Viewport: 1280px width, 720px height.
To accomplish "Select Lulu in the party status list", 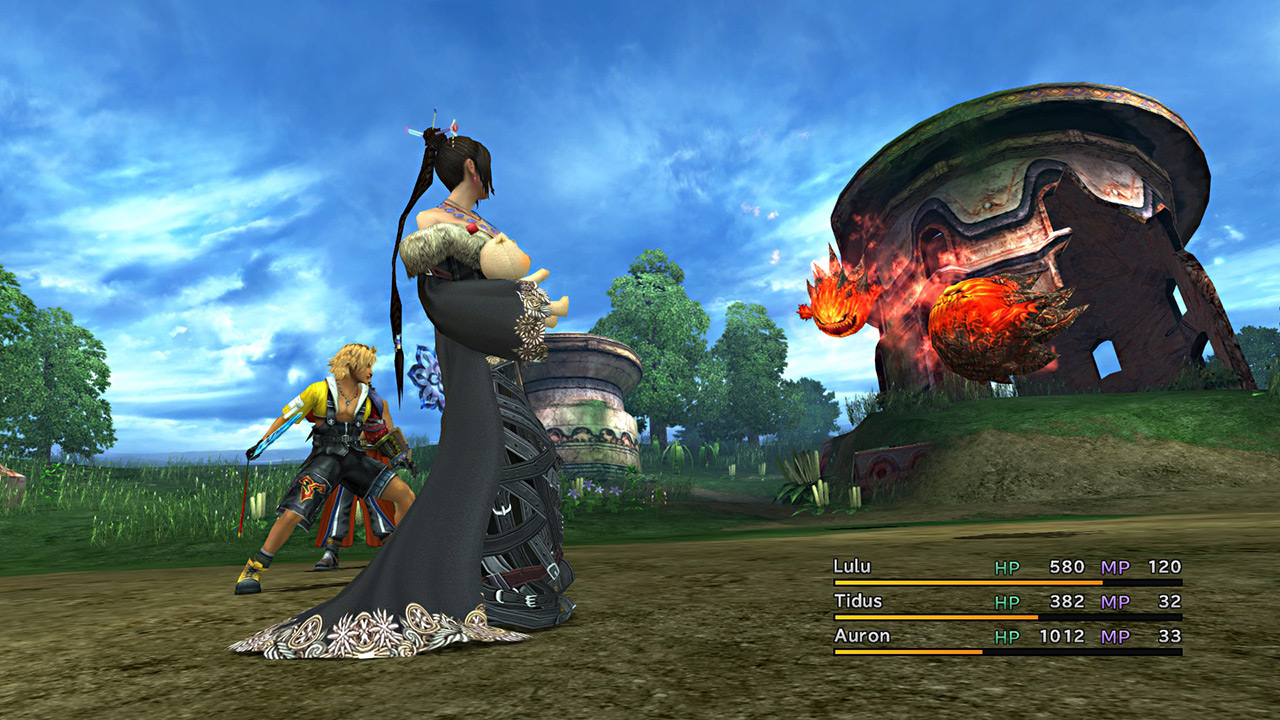I will pyautogui.click(x=852, y=567).
